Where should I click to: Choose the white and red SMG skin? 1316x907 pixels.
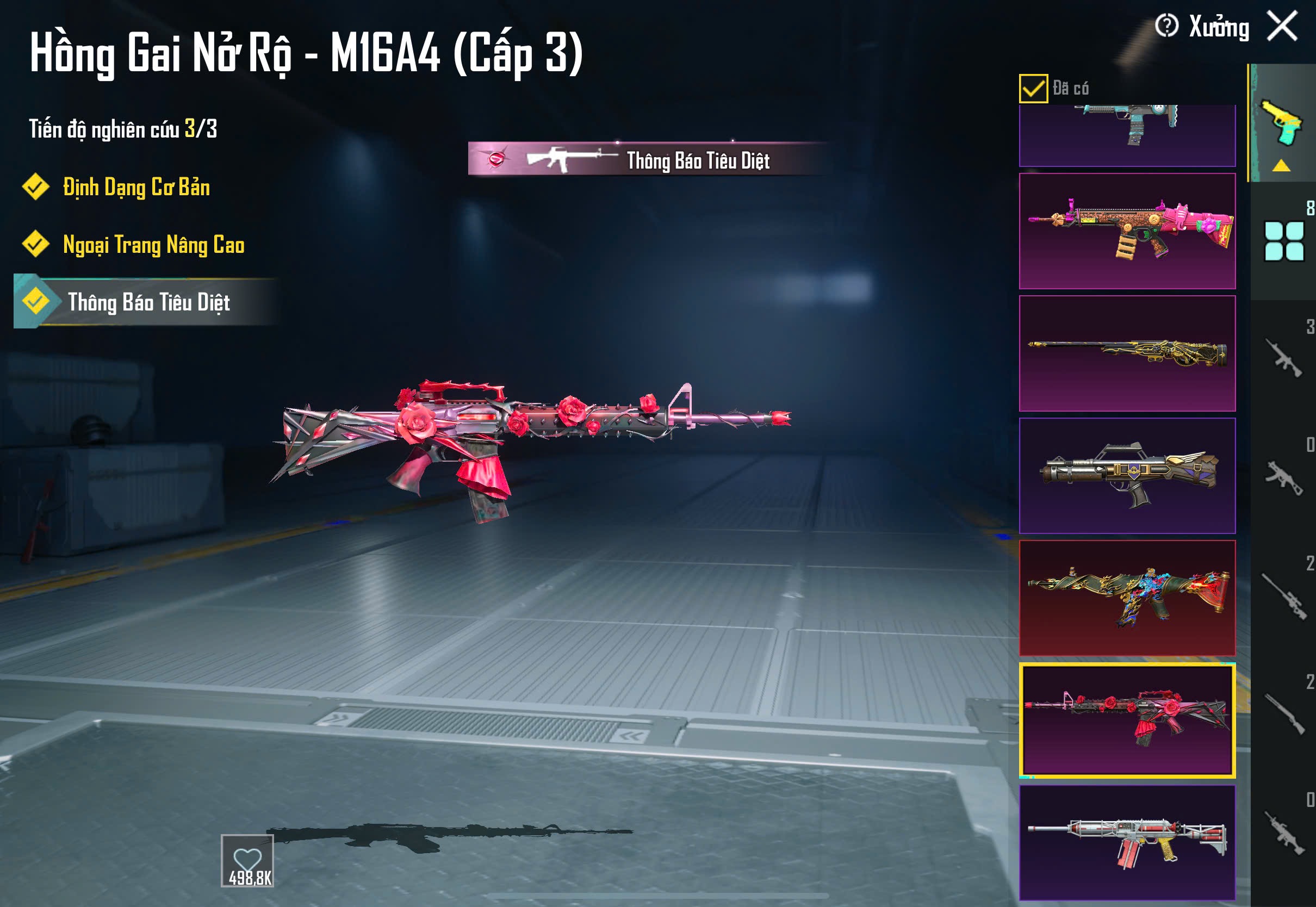1127,842
